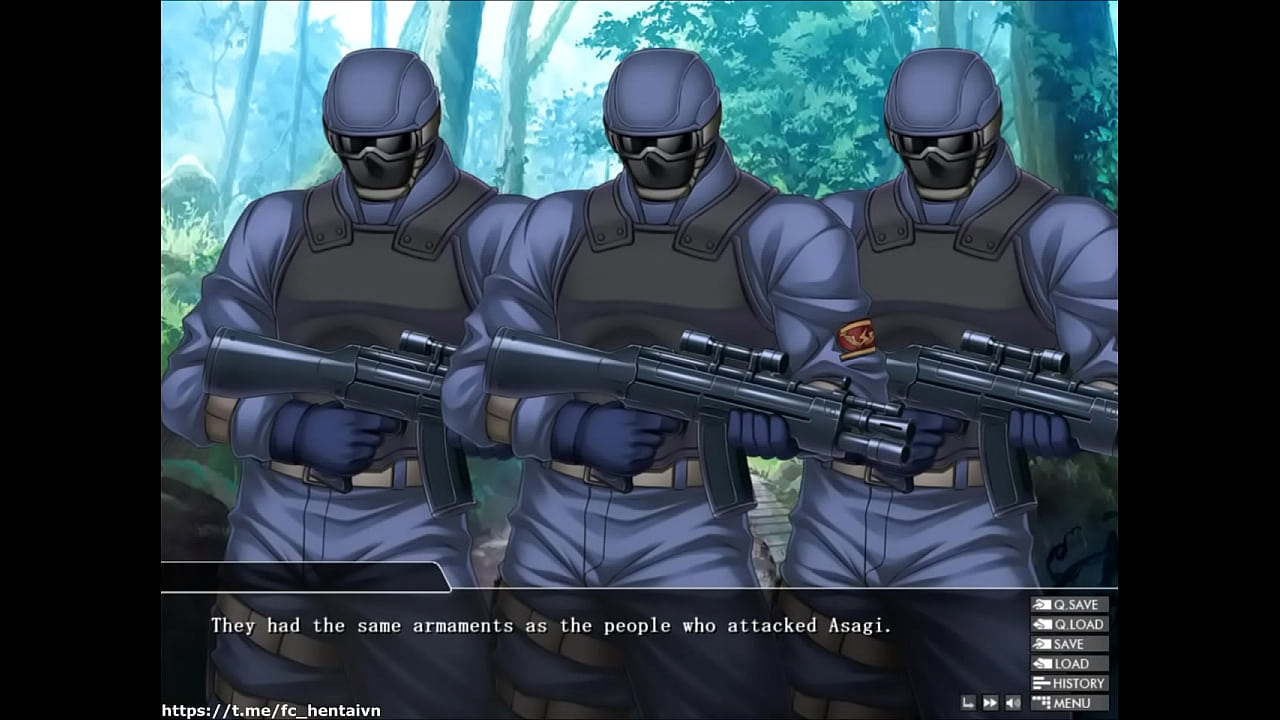Open the MENU panel
Screen dimensions: 1280x720
1072,702
